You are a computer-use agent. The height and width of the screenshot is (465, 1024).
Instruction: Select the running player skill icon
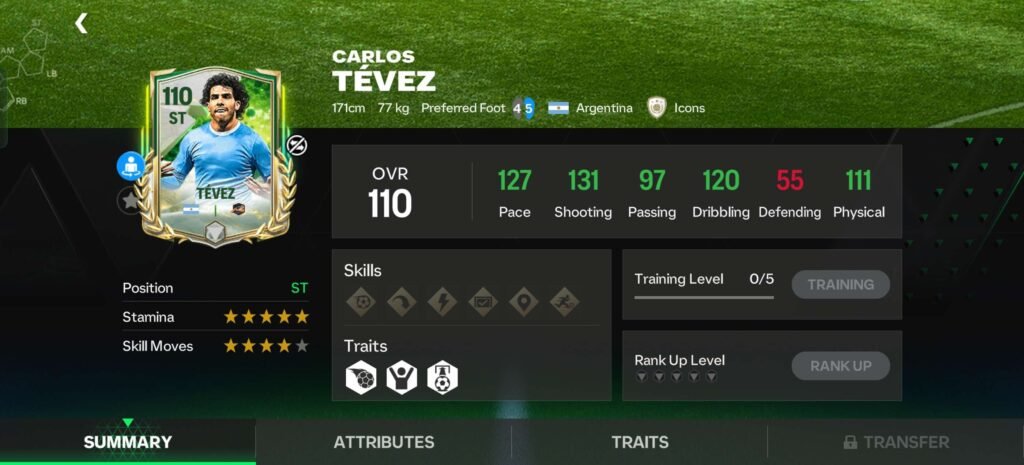coord(564,302)
